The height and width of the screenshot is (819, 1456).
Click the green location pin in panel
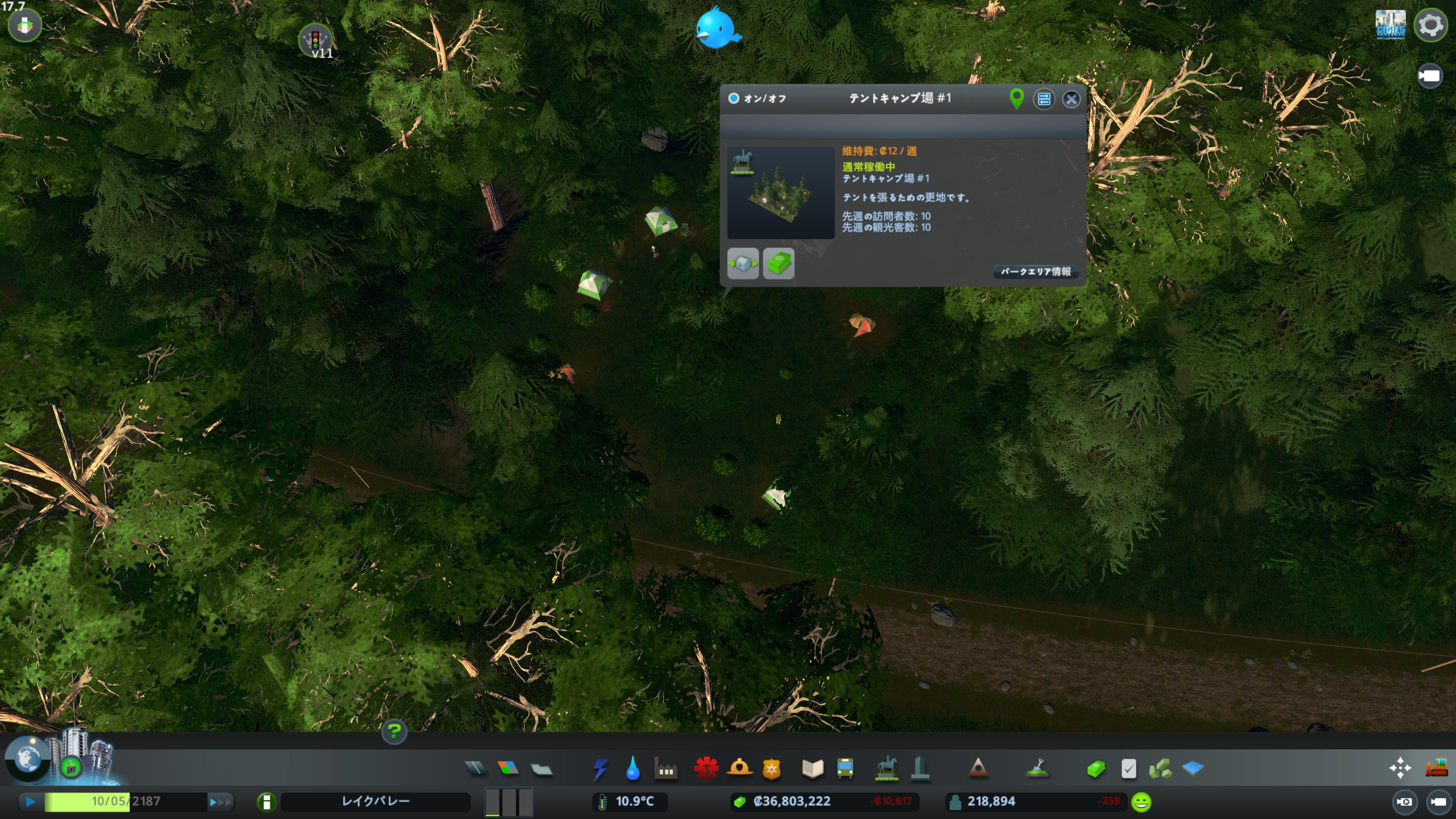point(1016,99)
